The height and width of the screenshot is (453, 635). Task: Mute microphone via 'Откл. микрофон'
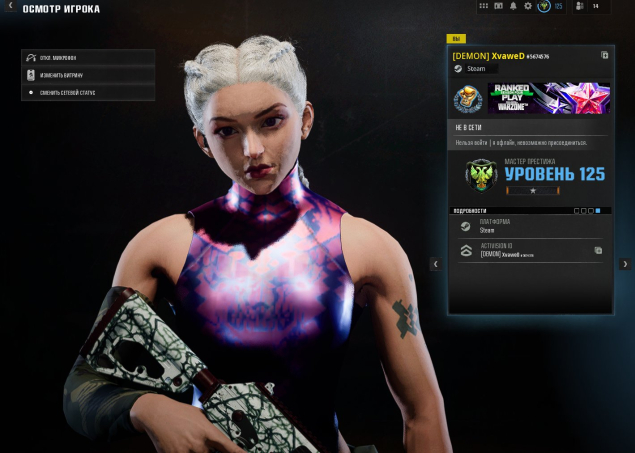click(88, 58)
